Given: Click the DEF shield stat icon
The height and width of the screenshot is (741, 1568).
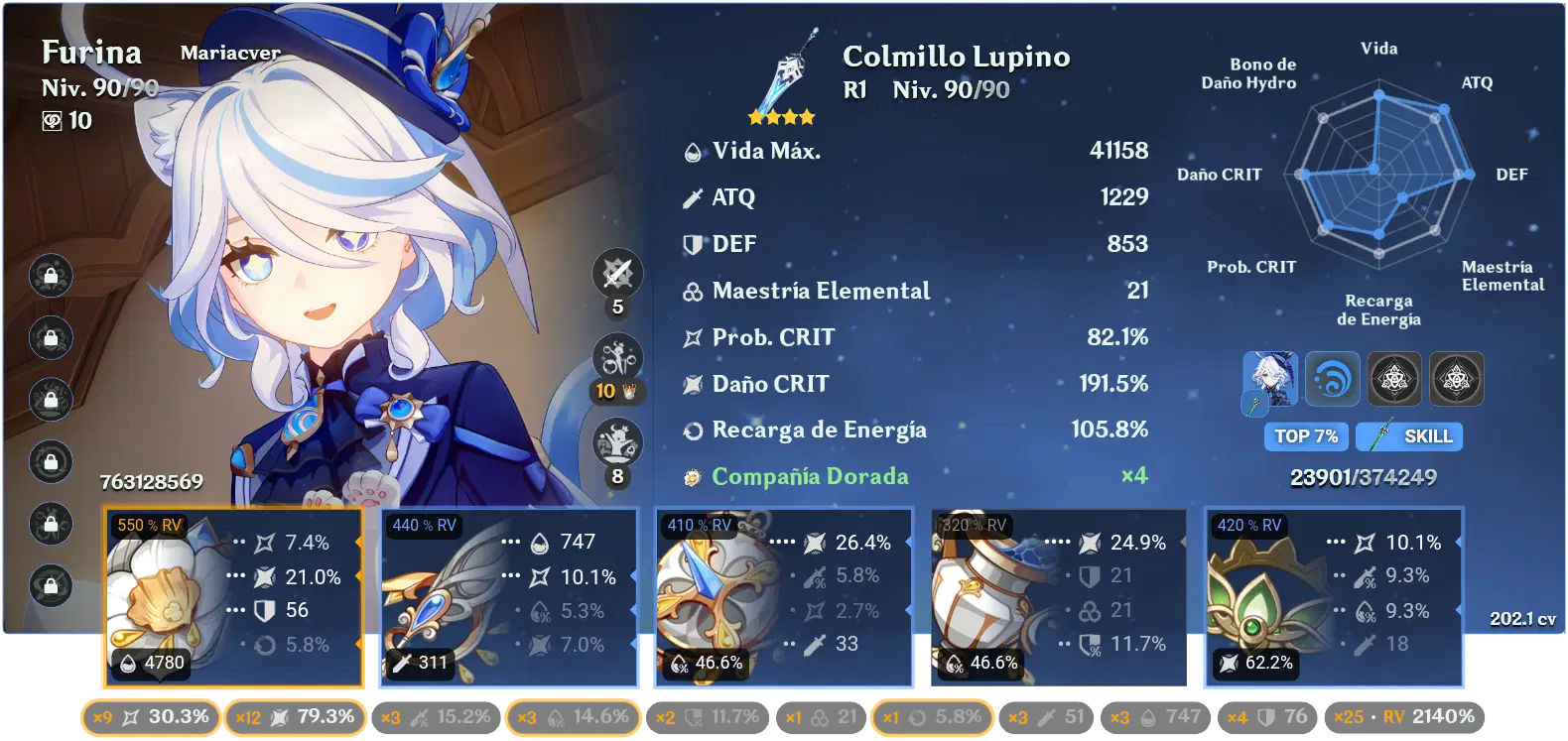Looking at the screenshot, I should coord(693,244).
